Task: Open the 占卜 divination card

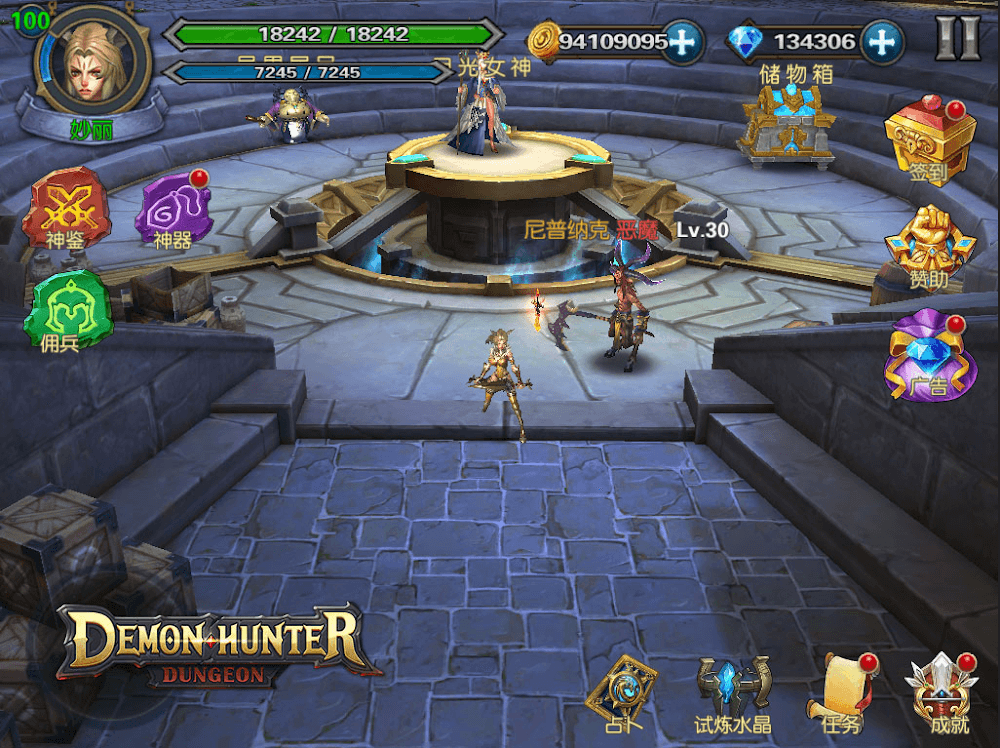Action: (x=620, y=691)
